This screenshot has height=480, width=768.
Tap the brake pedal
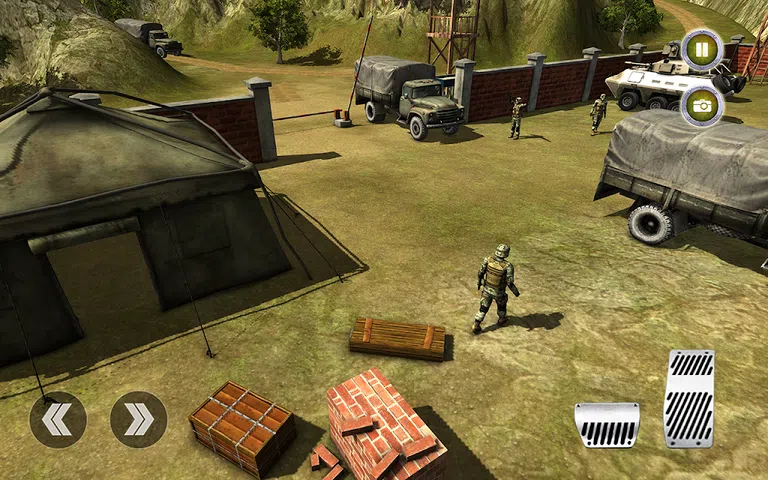tap(607, 425)
